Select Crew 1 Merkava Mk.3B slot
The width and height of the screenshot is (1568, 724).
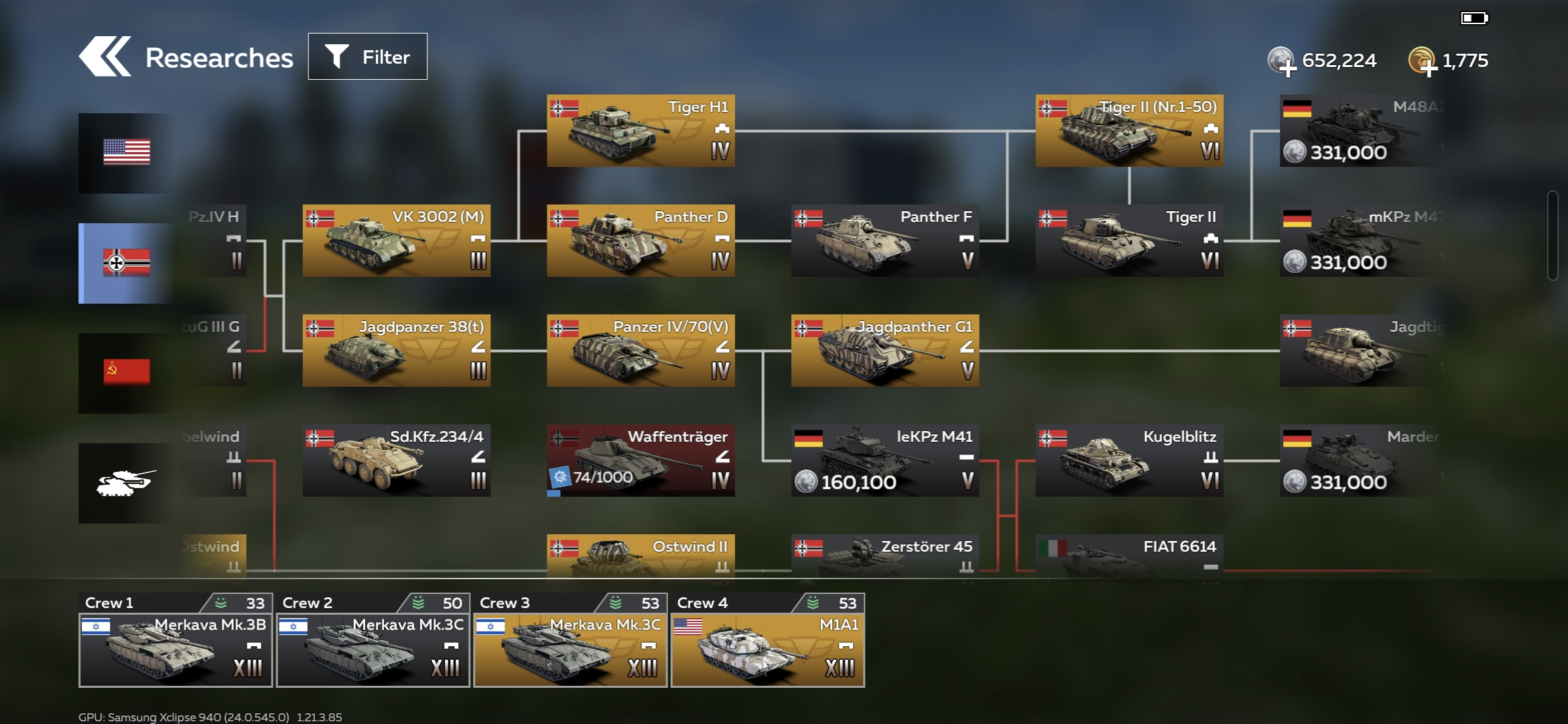176,641
